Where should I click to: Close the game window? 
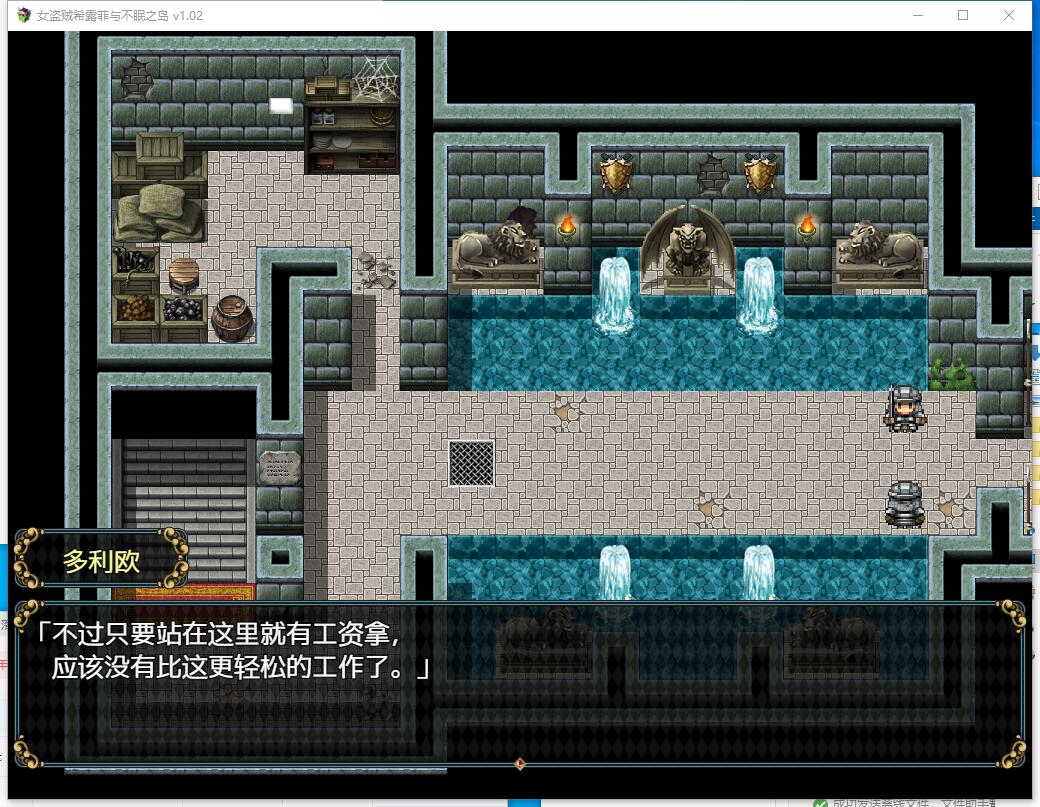(1009, 15)
